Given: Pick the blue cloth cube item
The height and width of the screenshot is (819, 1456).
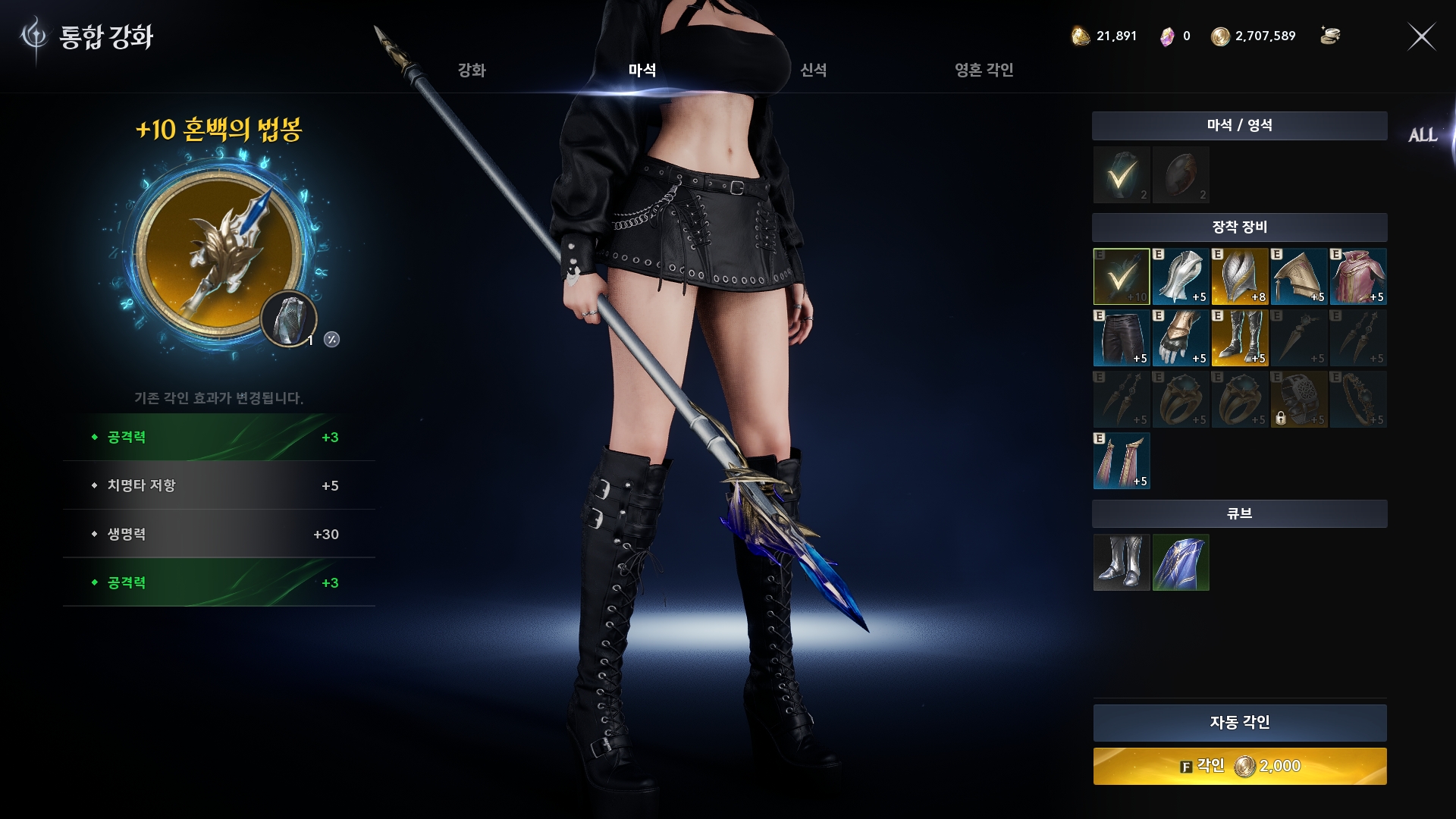Looking at the screenshot, I should (x=1181, y=563).
